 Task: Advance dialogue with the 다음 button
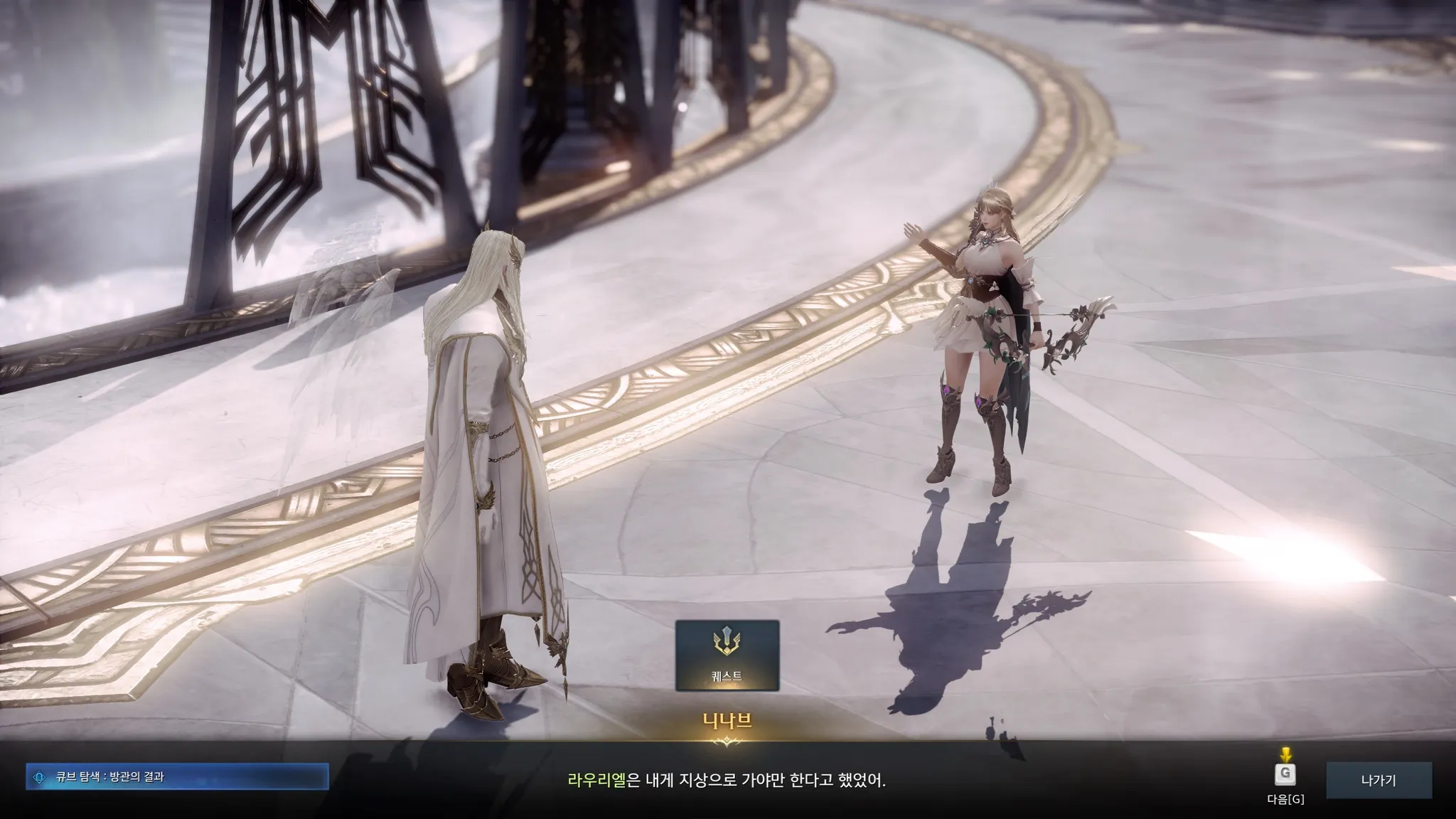1285,774
